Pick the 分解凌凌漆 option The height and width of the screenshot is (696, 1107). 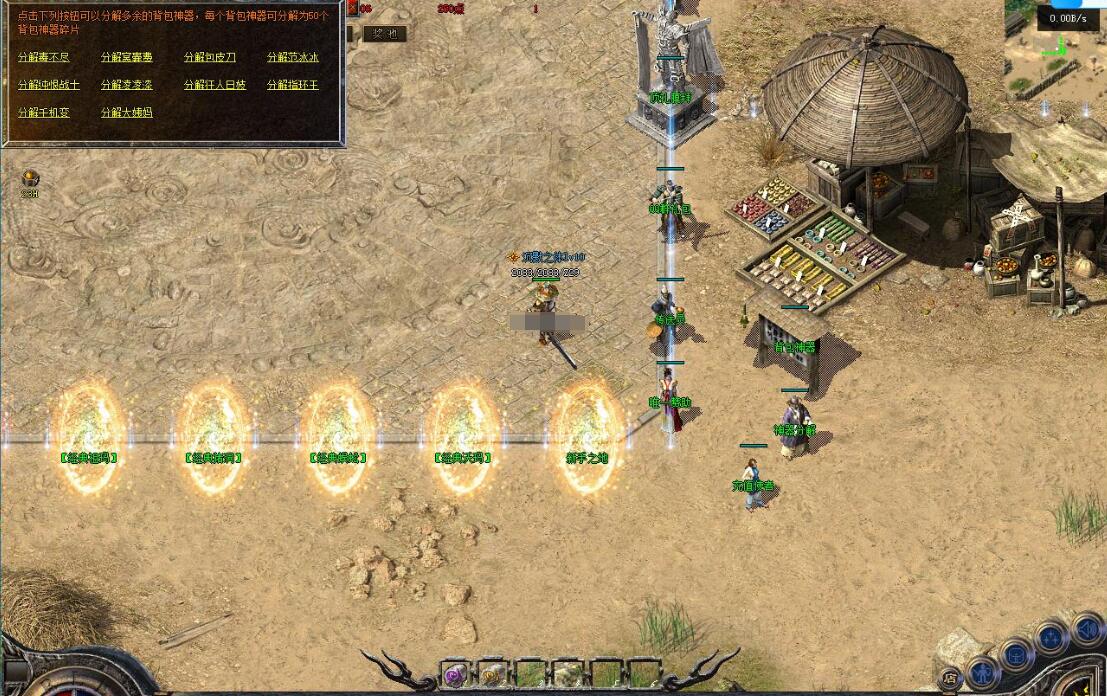[x=127, y=86]
